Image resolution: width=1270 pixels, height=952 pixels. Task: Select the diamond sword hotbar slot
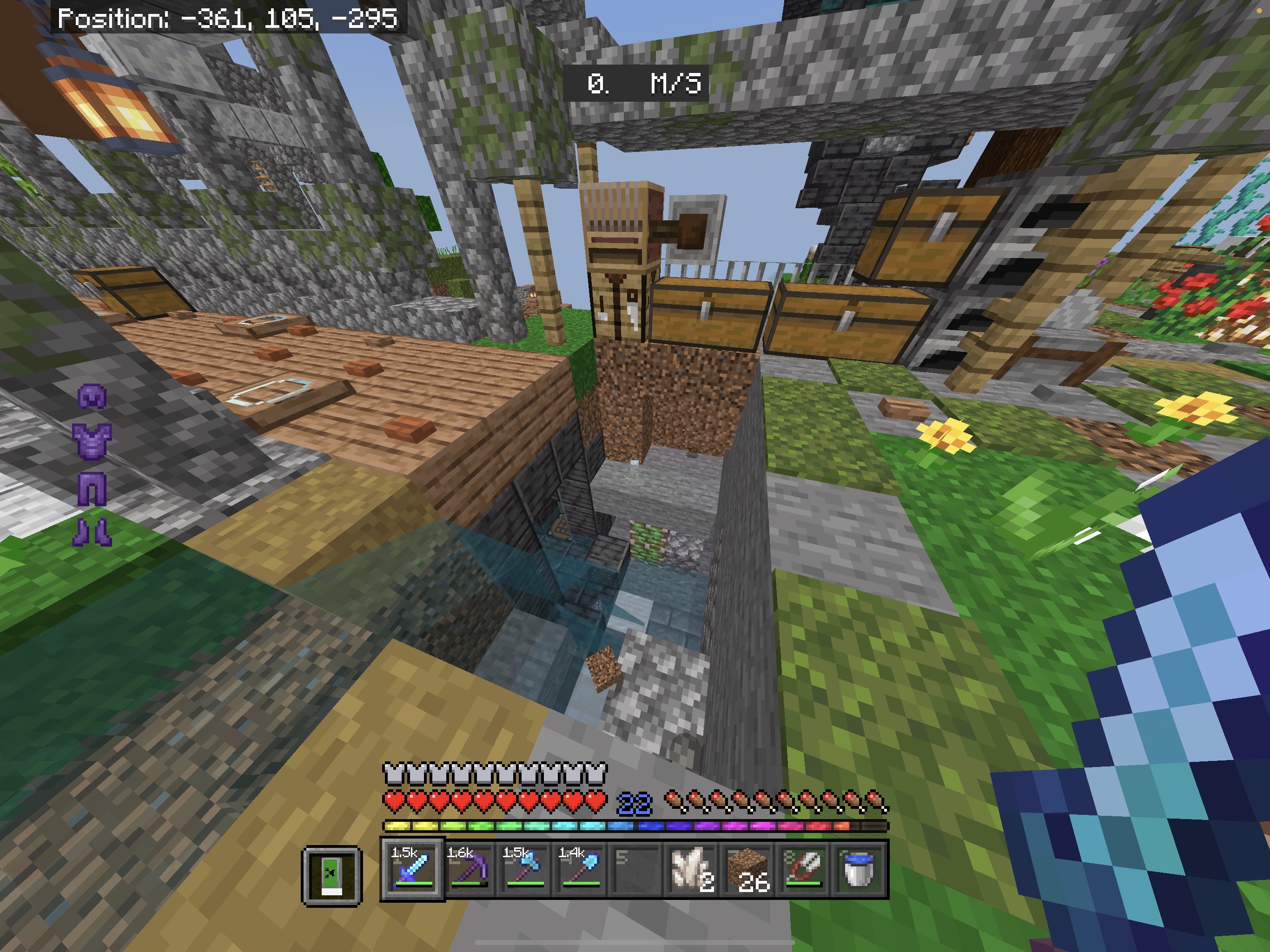[x=412, y=869]
